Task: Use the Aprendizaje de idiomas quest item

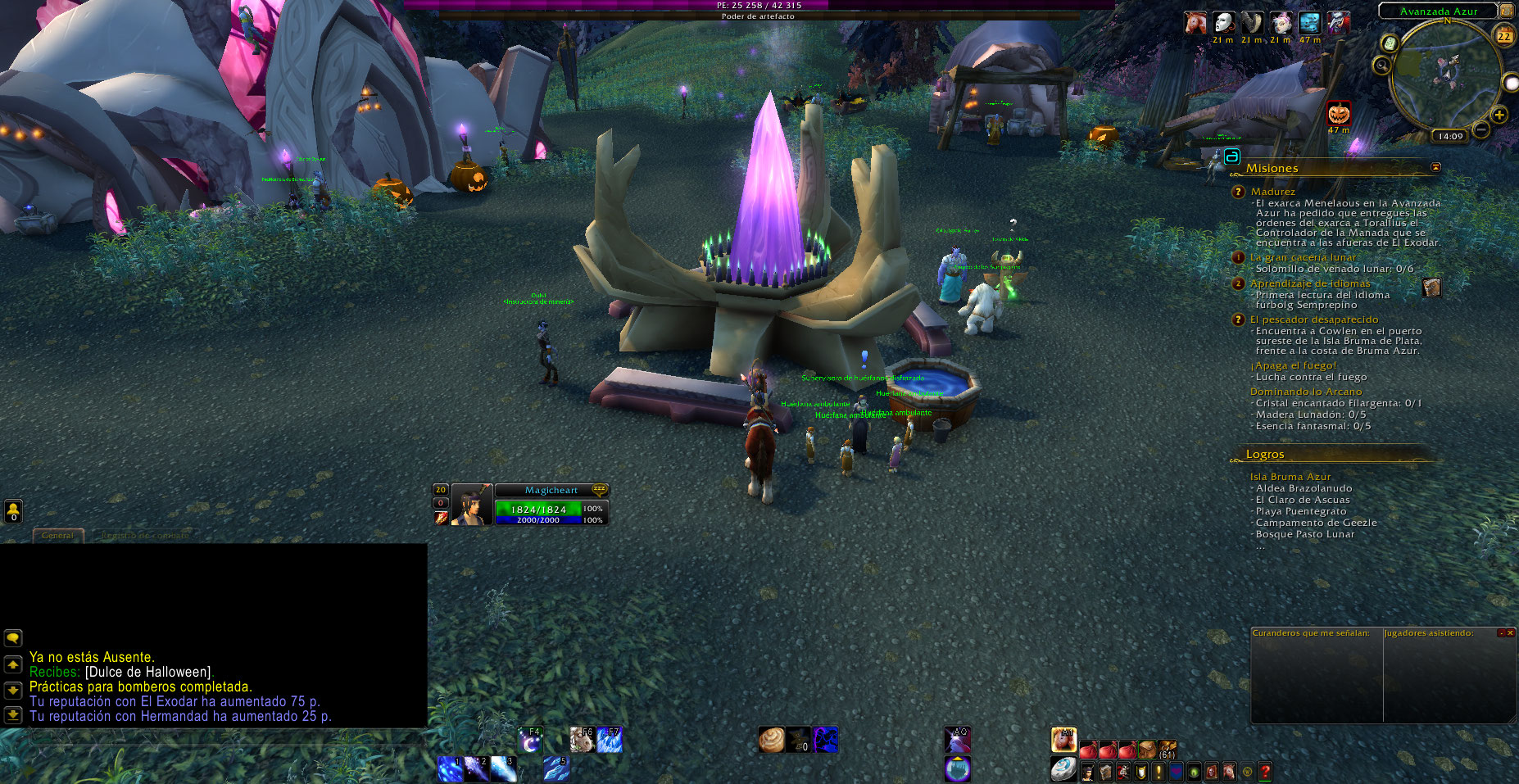Action: pos(1431,288)
